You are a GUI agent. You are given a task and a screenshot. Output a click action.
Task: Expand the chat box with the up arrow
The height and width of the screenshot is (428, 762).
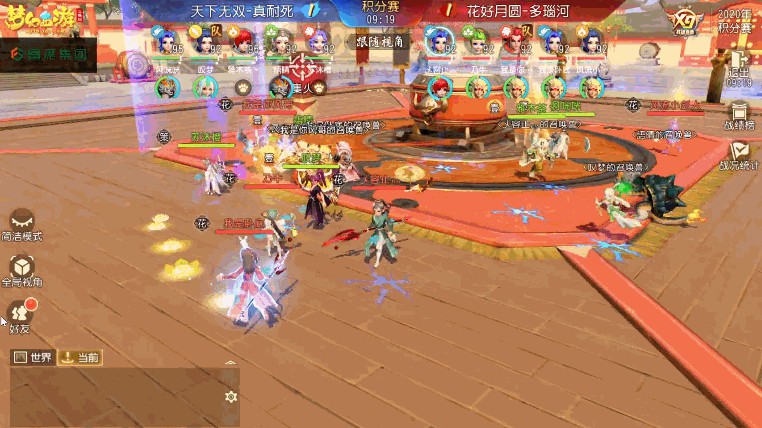(231, 363)
